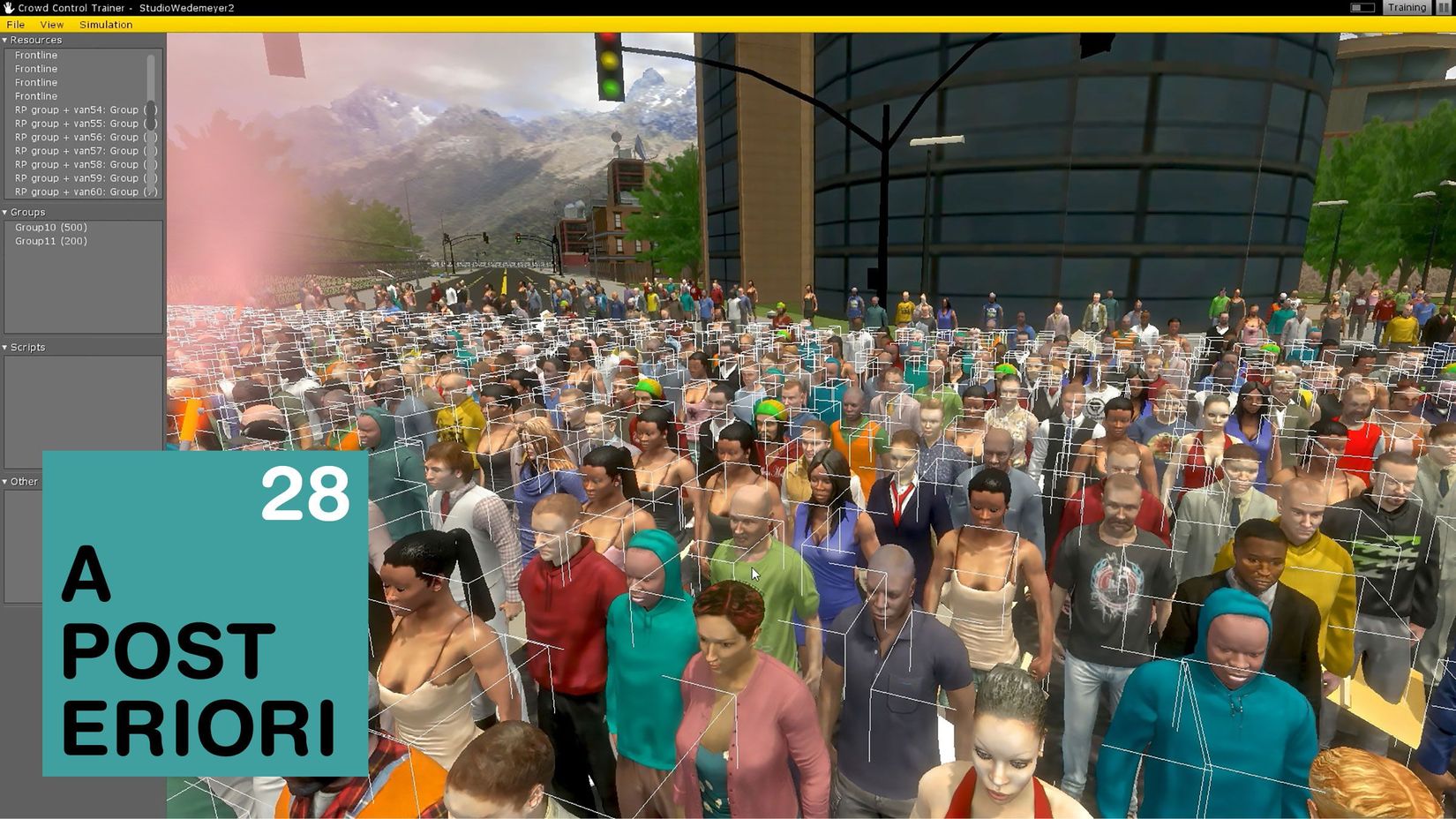Viewport: 1456px width, 819px height.
Task: Toggle the small switch beside Training
Action: coord(1362,8)
